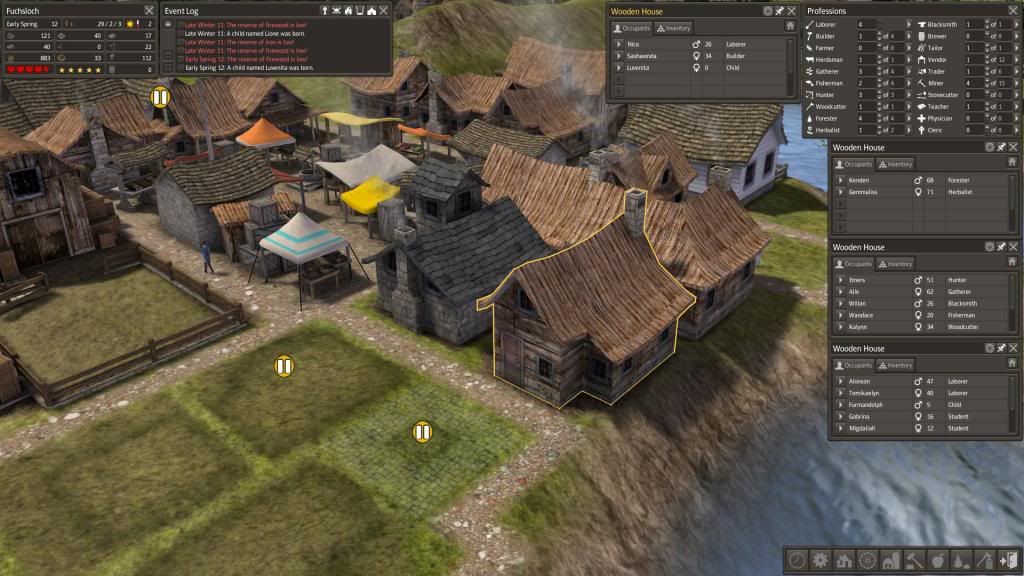Close the Professions panel
Screen dimensions: 1024x576
coord(1015,11)
